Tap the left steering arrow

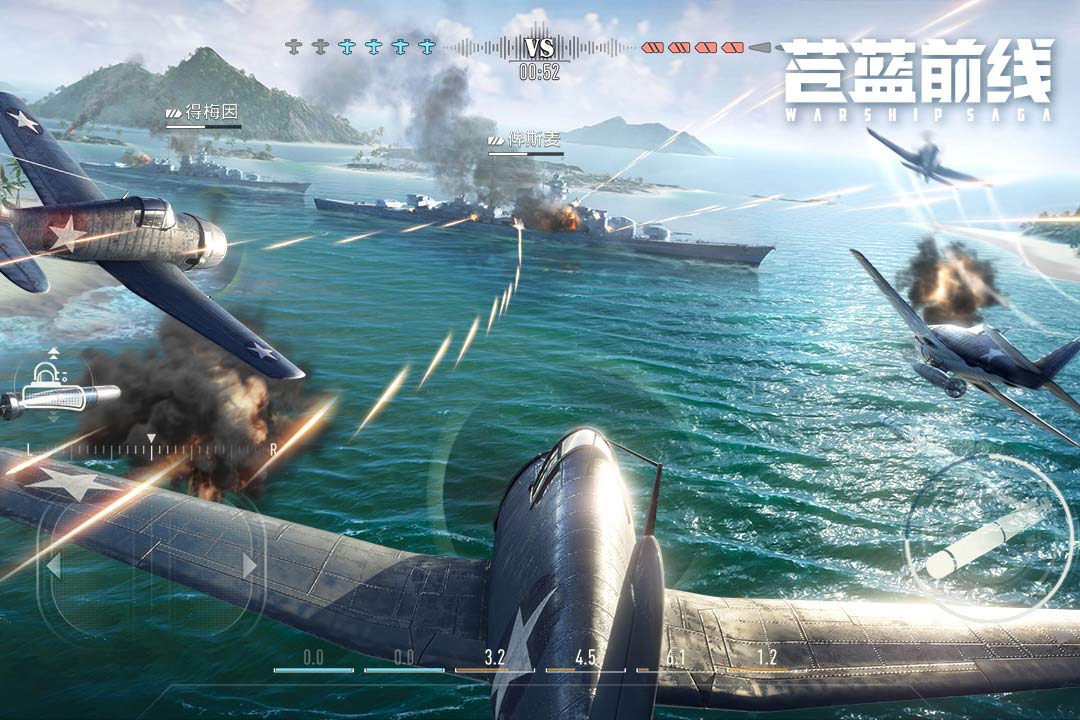[x=53, y=566]
